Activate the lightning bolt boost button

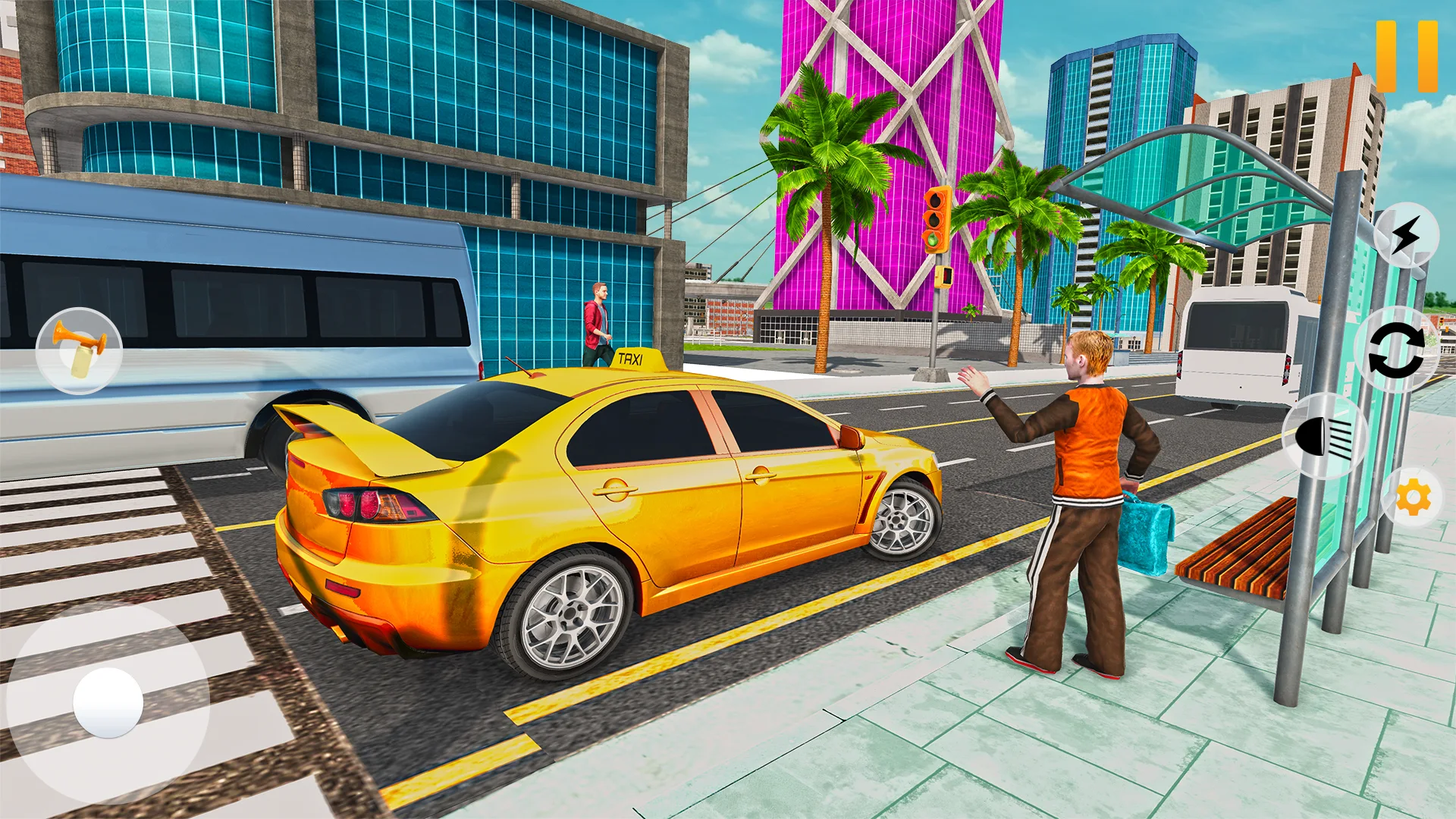[x=1405, y=235]
